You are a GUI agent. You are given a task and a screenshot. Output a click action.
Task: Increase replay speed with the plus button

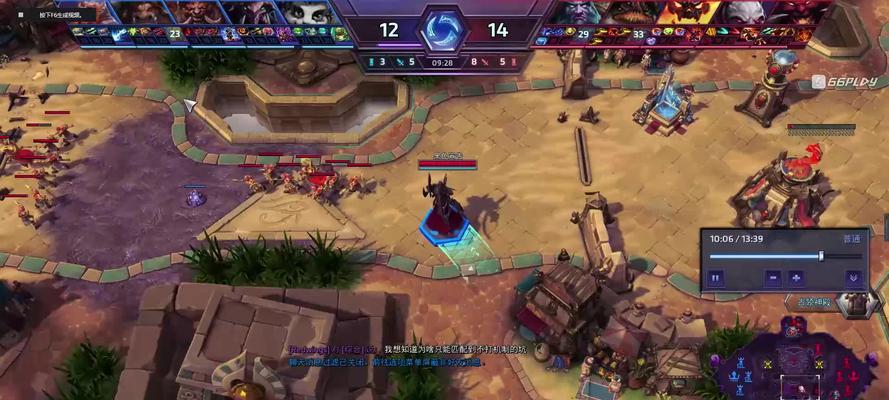click(x=797, y=277)
